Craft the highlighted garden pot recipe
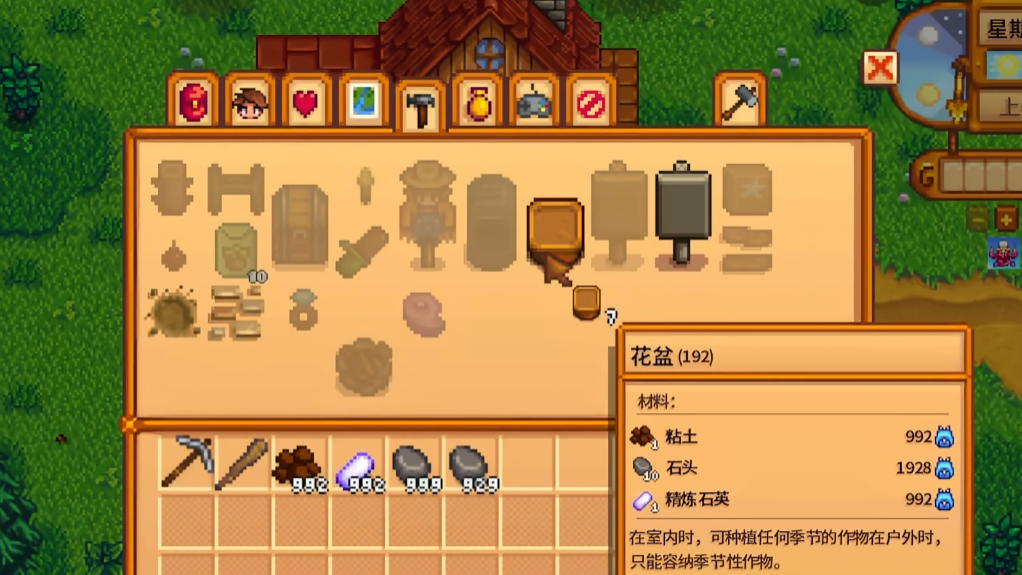 pos(555,229)
